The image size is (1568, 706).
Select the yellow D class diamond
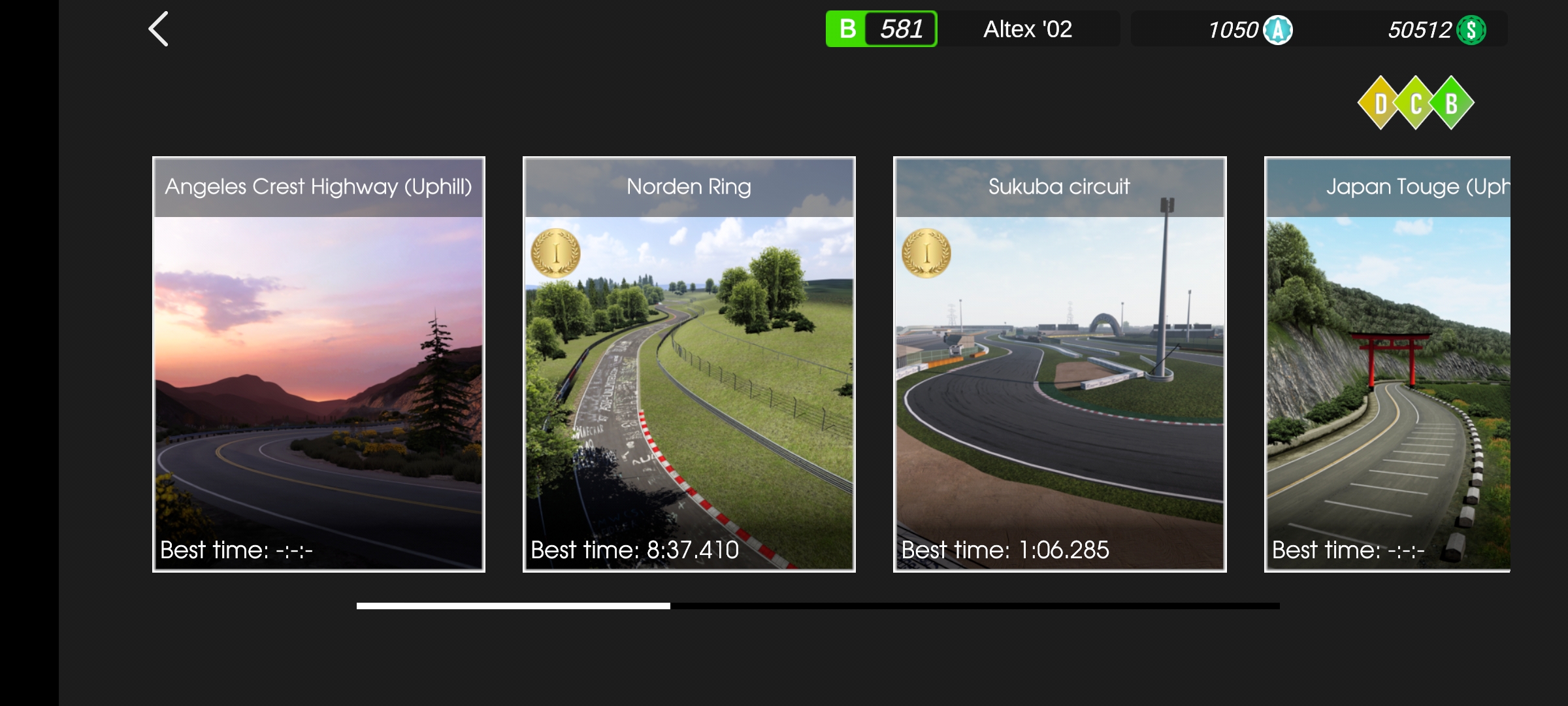(1380, 103)
